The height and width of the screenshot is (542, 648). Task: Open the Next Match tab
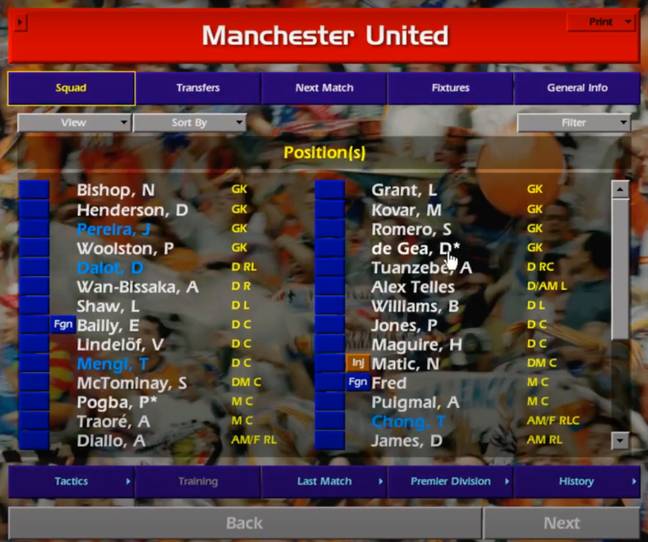(x=324, y=88)
